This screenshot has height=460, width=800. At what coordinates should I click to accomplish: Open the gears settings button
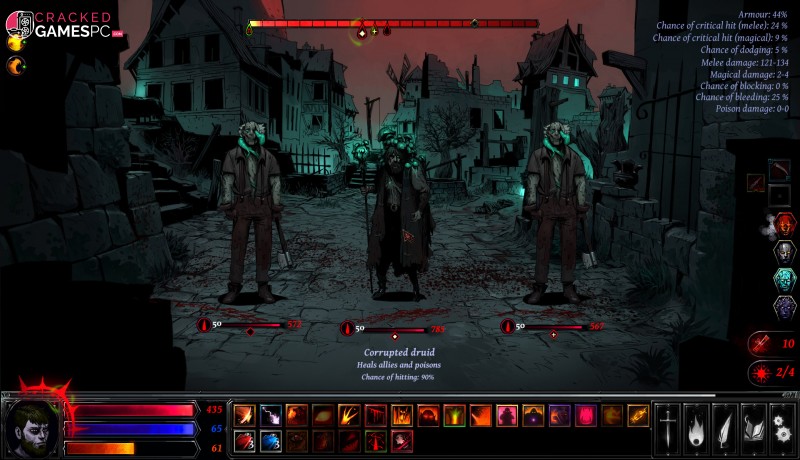[782, 427]
